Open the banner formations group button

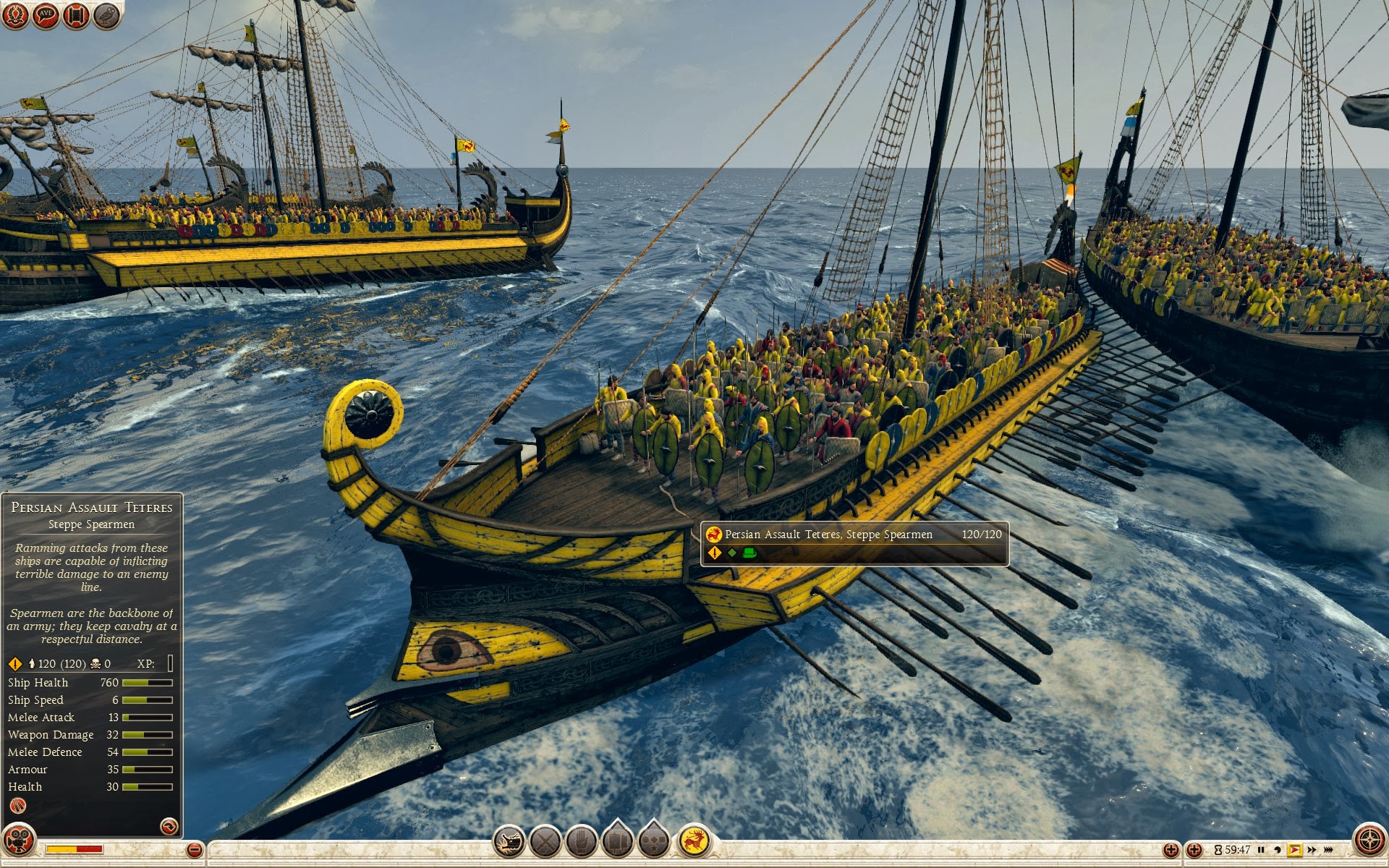point(617,840)
